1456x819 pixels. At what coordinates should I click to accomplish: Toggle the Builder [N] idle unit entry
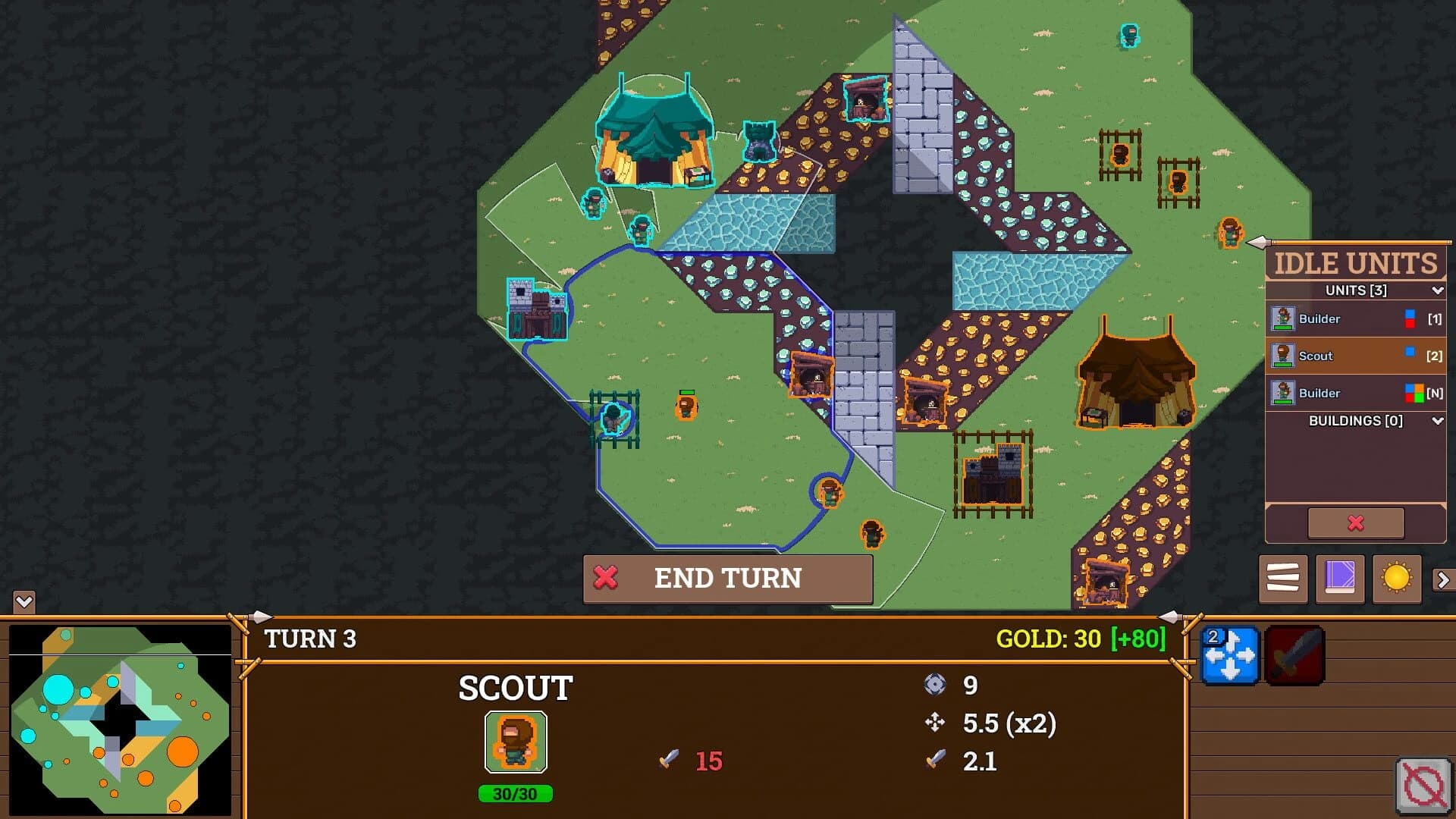click(1354, 393)
